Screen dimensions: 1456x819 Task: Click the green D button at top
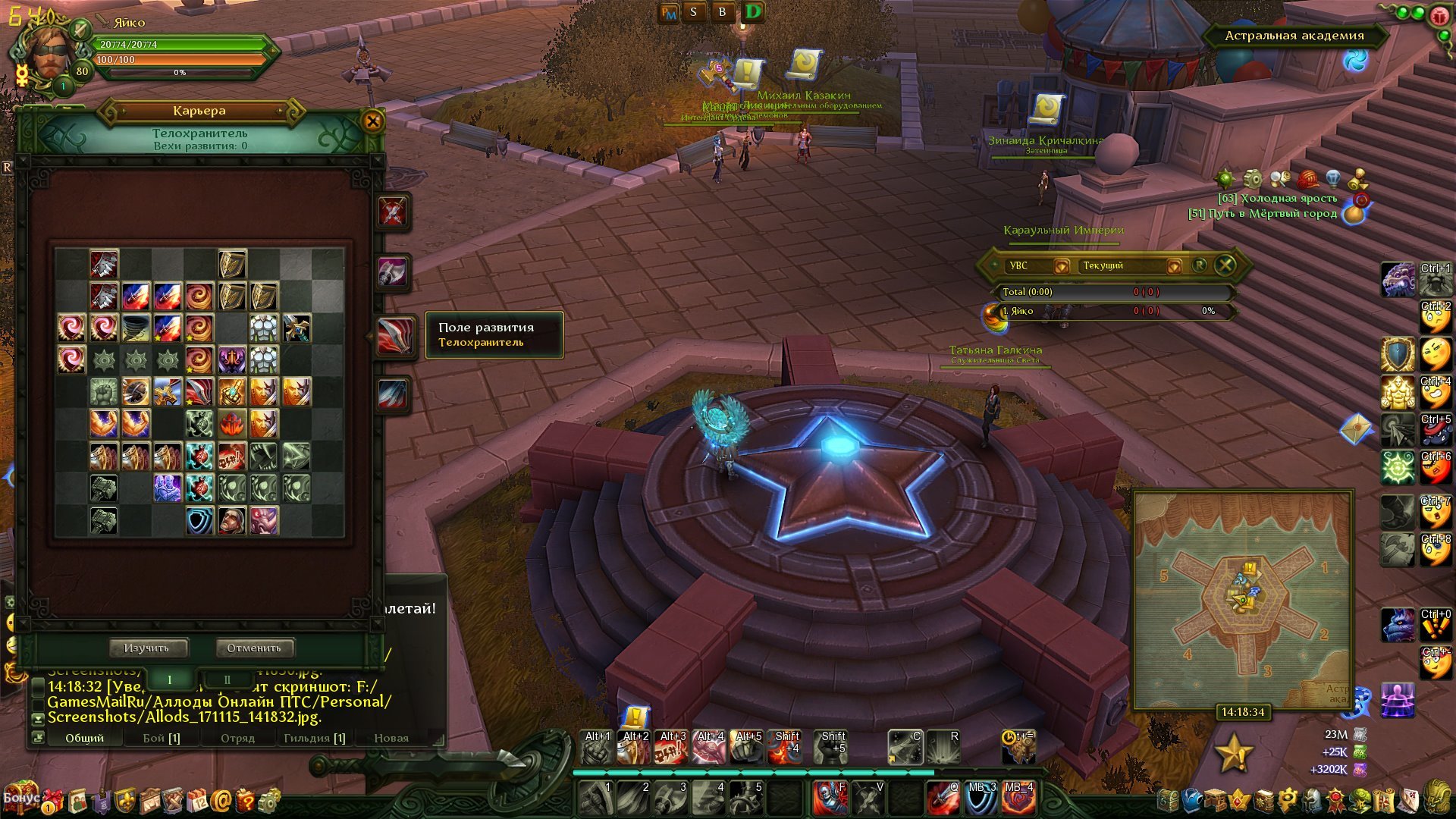[x=753, y=12]
